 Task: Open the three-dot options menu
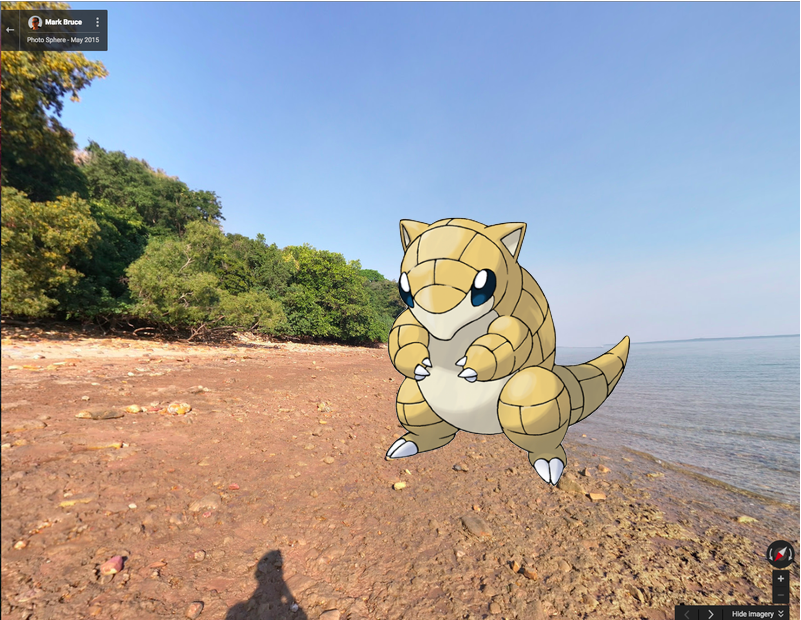click(97, 22)
